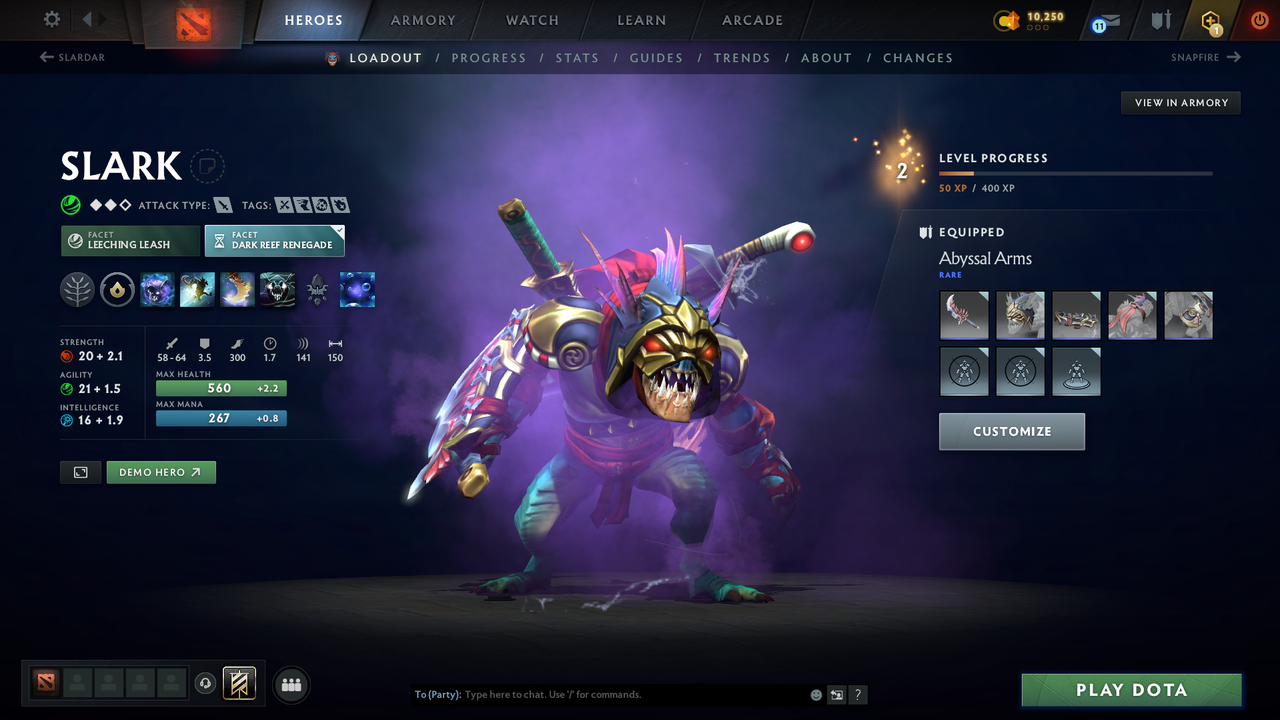Open the Shadow Dance ultimate icon
This screenshot has height=720, width=1280.
[277, 289]
